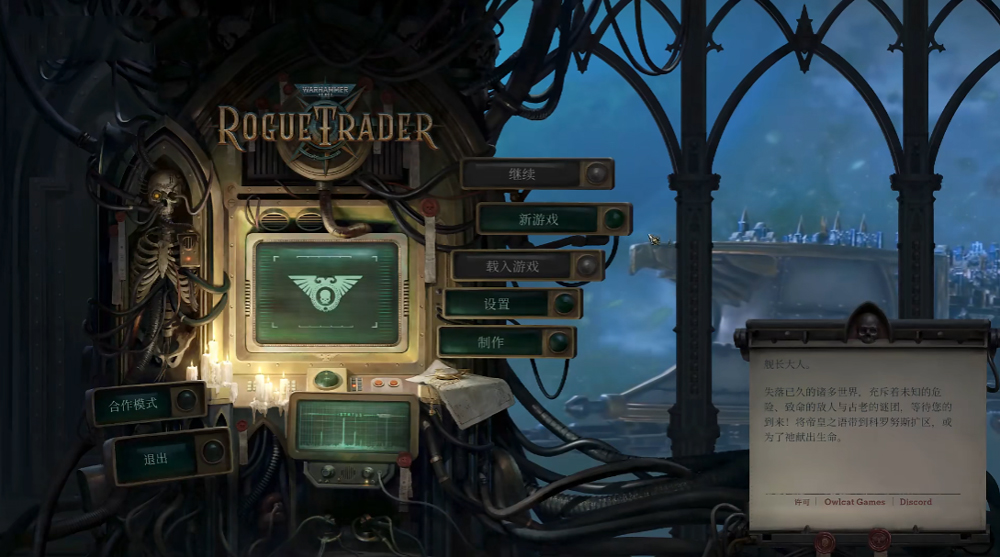The width and height of the screenshot is (1000, 557).
Task: Open the Discord link
Action: (916, 502)
